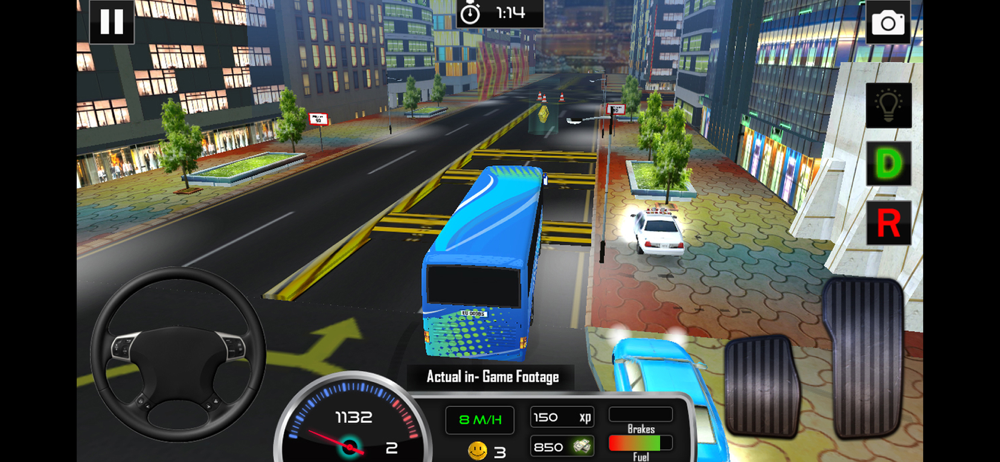Shift into Reverse with the red R
This screenshot has height=462, width=1000.
[x=888, y=222]
